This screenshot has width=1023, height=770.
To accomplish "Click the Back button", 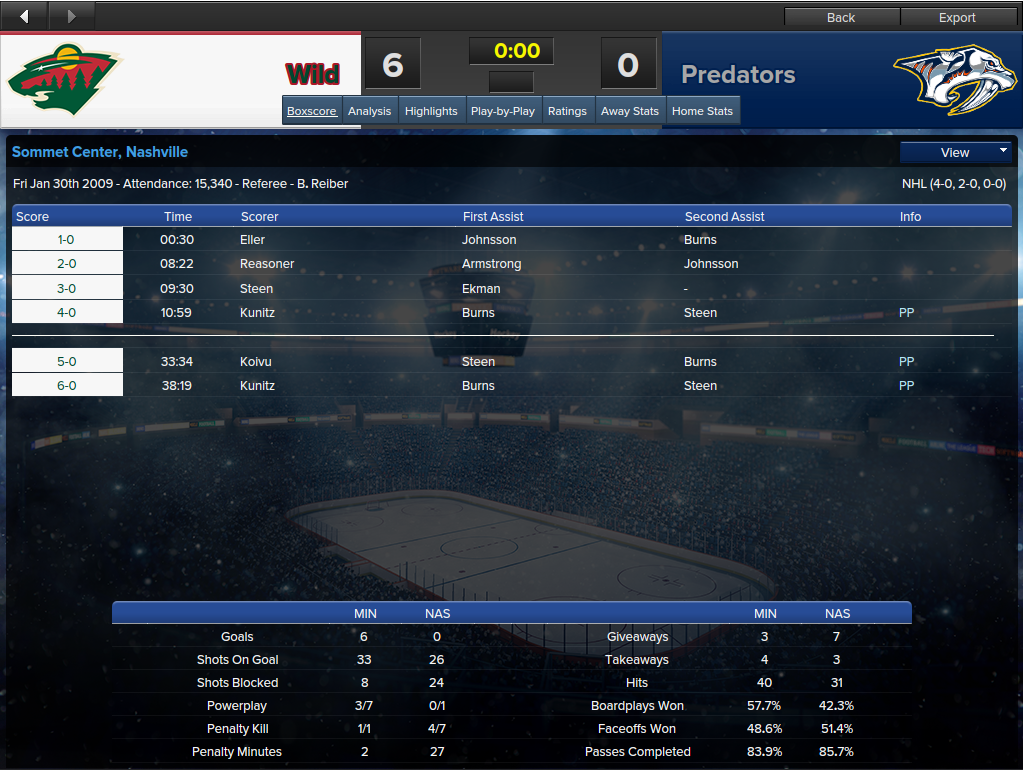I will point(841,17).
